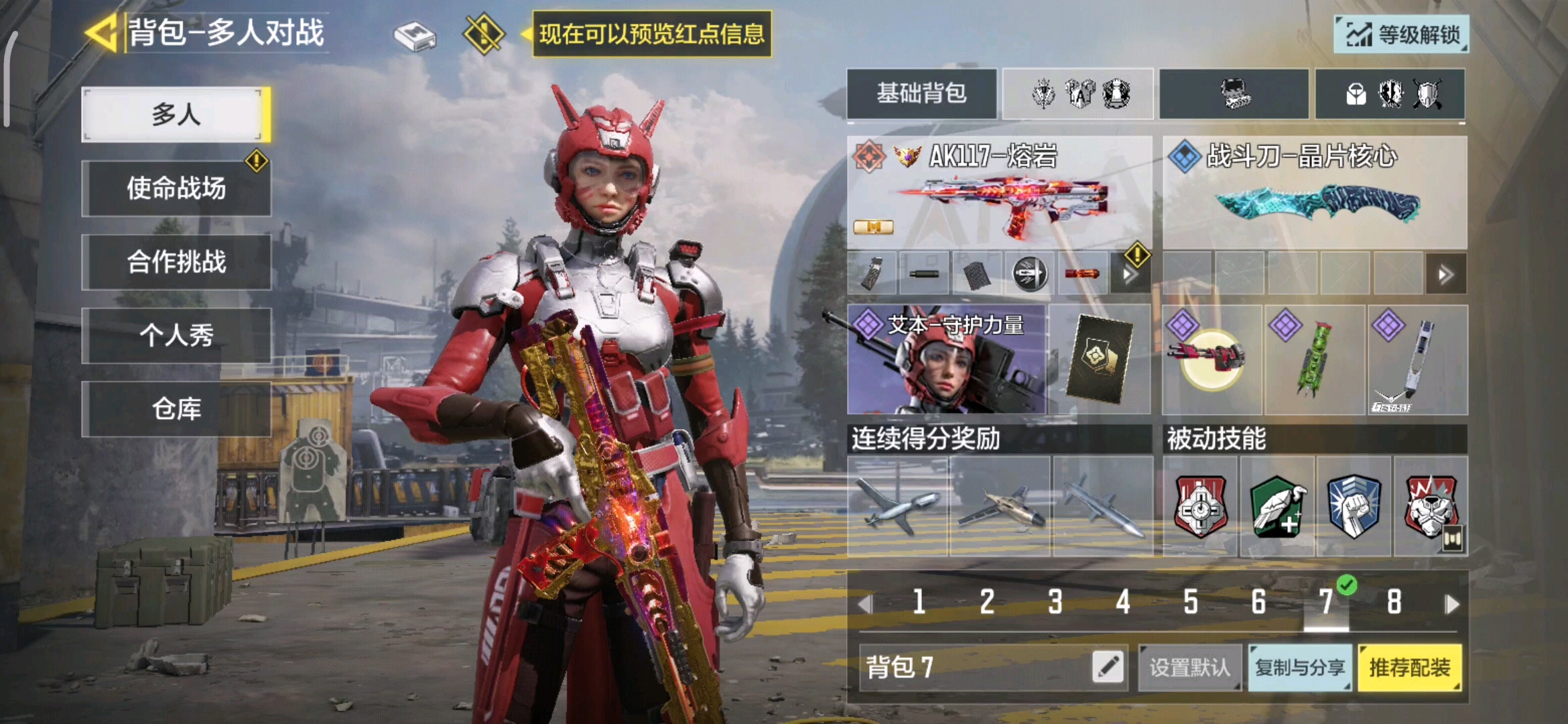Open 推荐配装 recommended loadouts
This screenshot has width=1568, height=724.
coord(1410,668)
